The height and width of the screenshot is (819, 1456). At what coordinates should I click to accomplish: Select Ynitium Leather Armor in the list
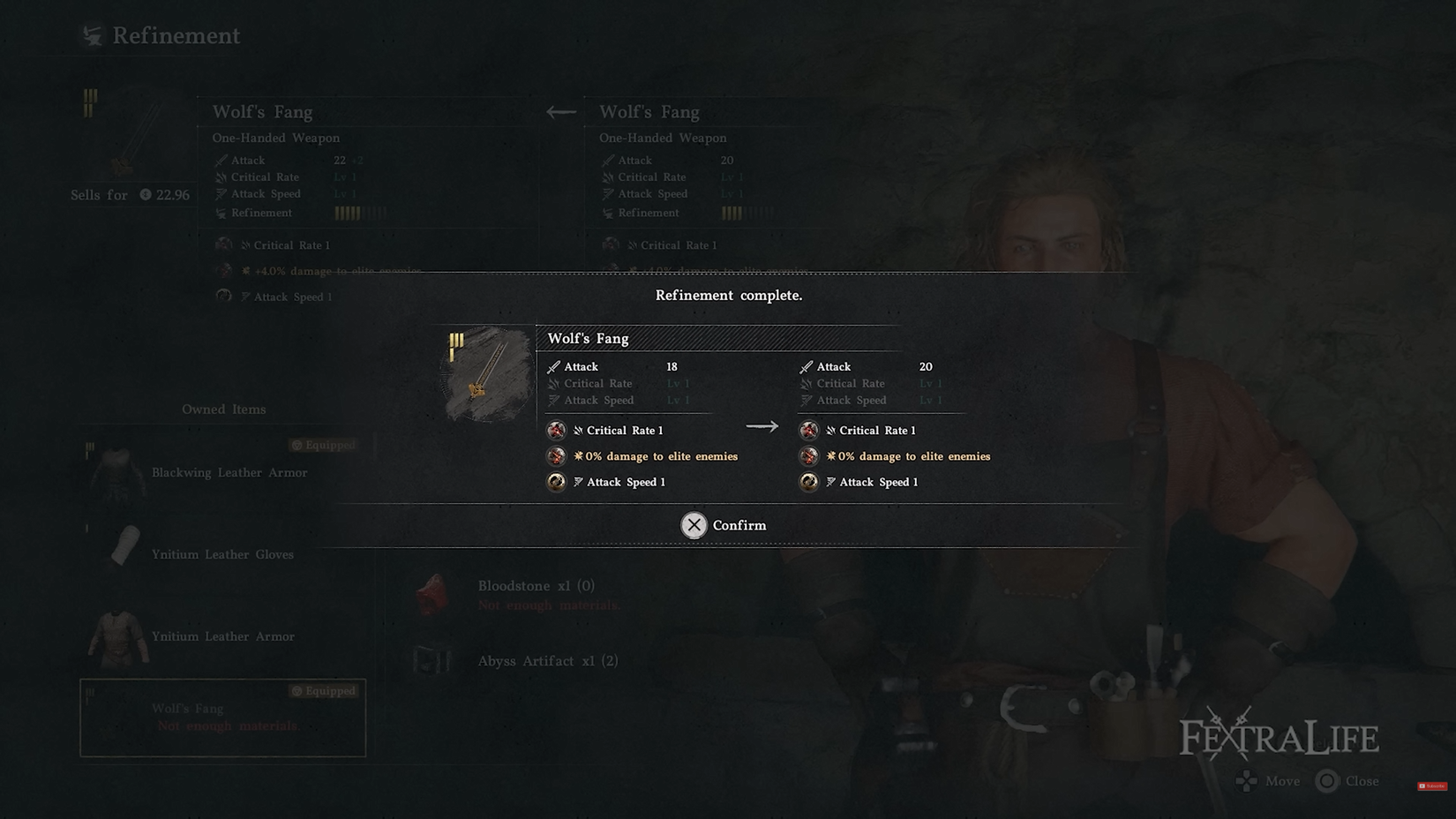click(222, 636)
